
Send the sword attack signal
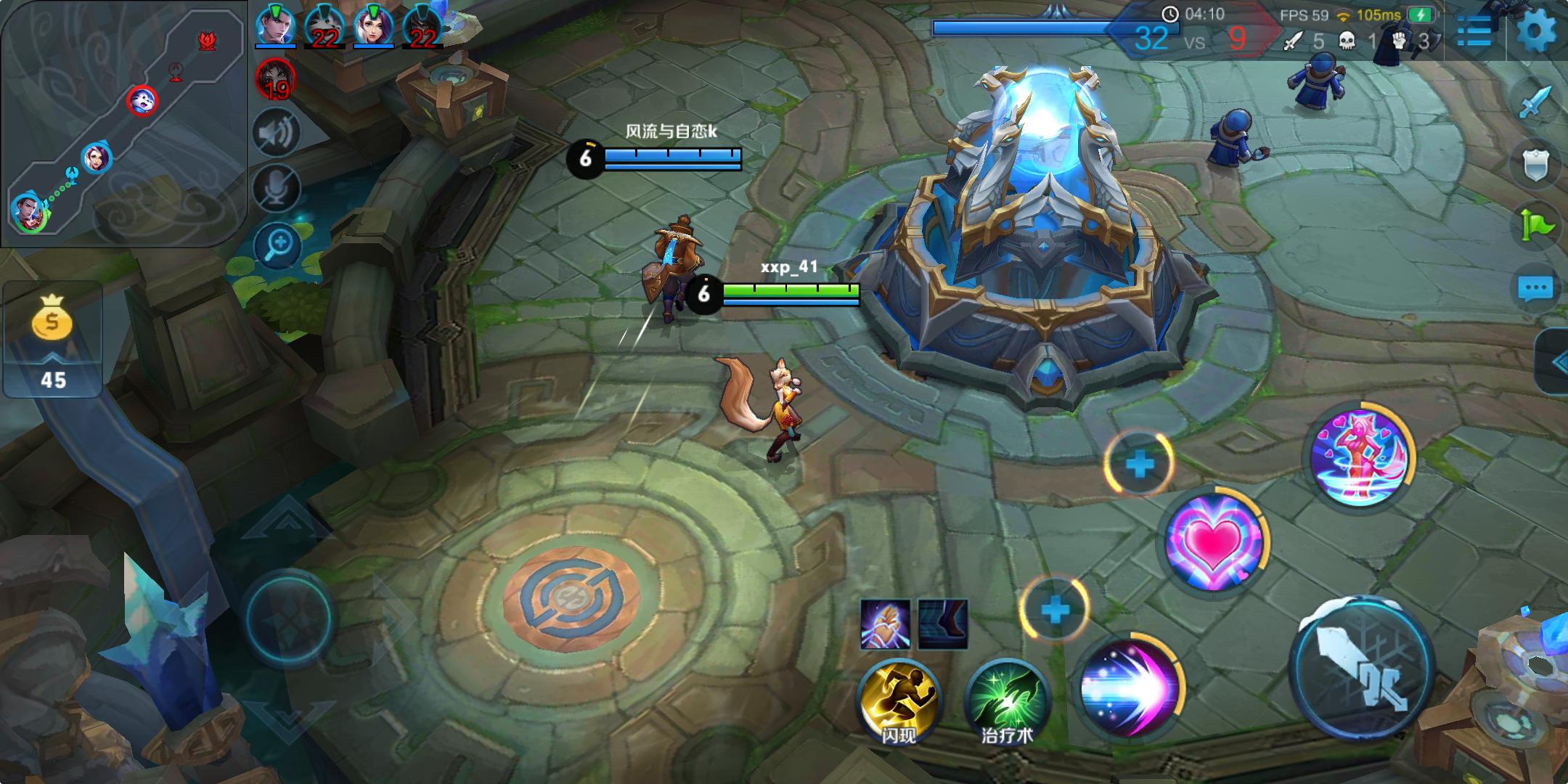click(x=1535, y=102)
